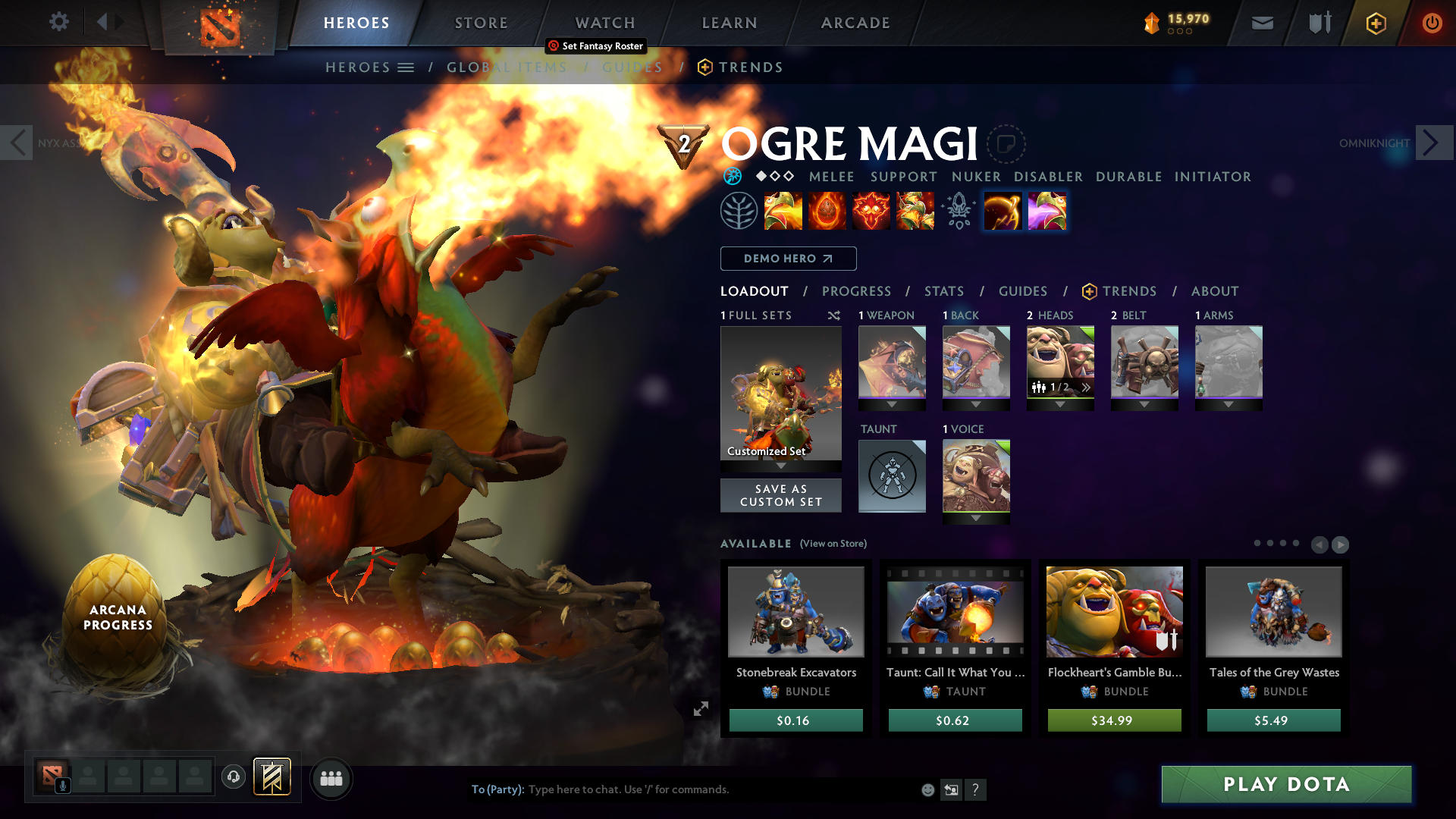The width and height of the screenshot is (1456, 819).
Task: Switch to the STATS tab
Action: (x=943, y=291)
